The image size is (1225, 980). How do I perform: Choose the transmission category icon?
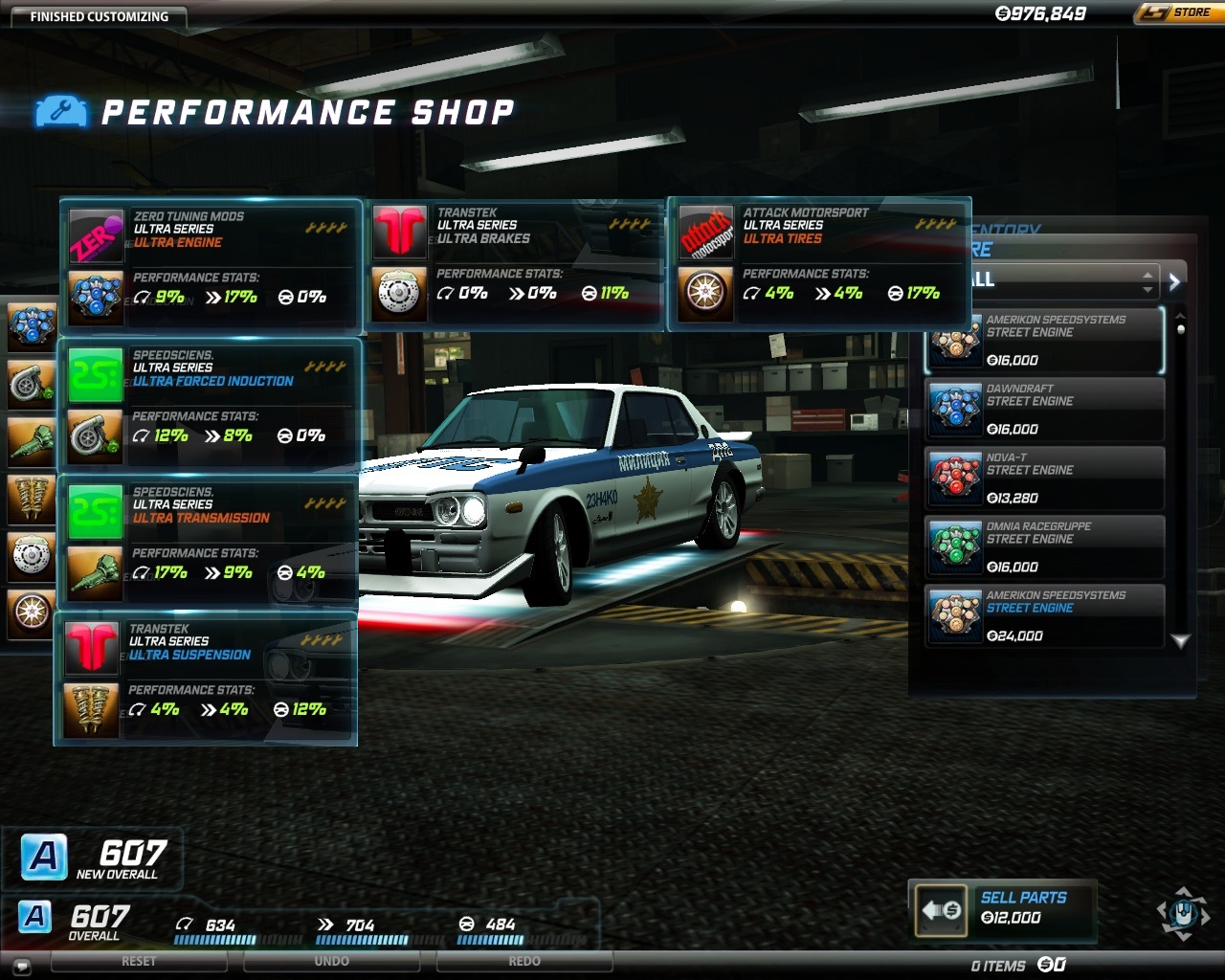(x=32, y=441)
